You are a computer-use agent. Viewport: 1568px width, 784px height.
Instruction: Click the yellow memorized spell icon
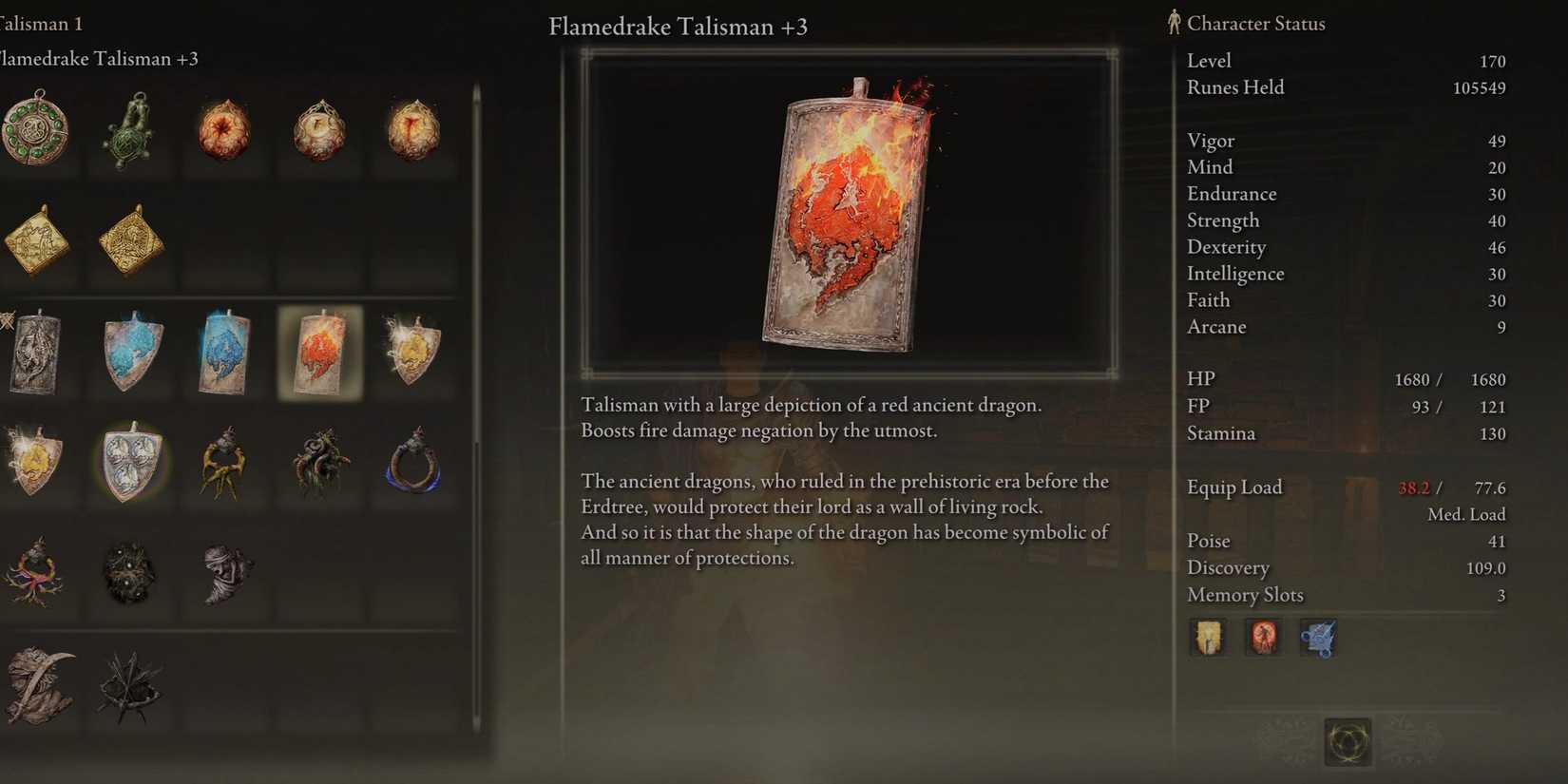(x=1208, y=638)
